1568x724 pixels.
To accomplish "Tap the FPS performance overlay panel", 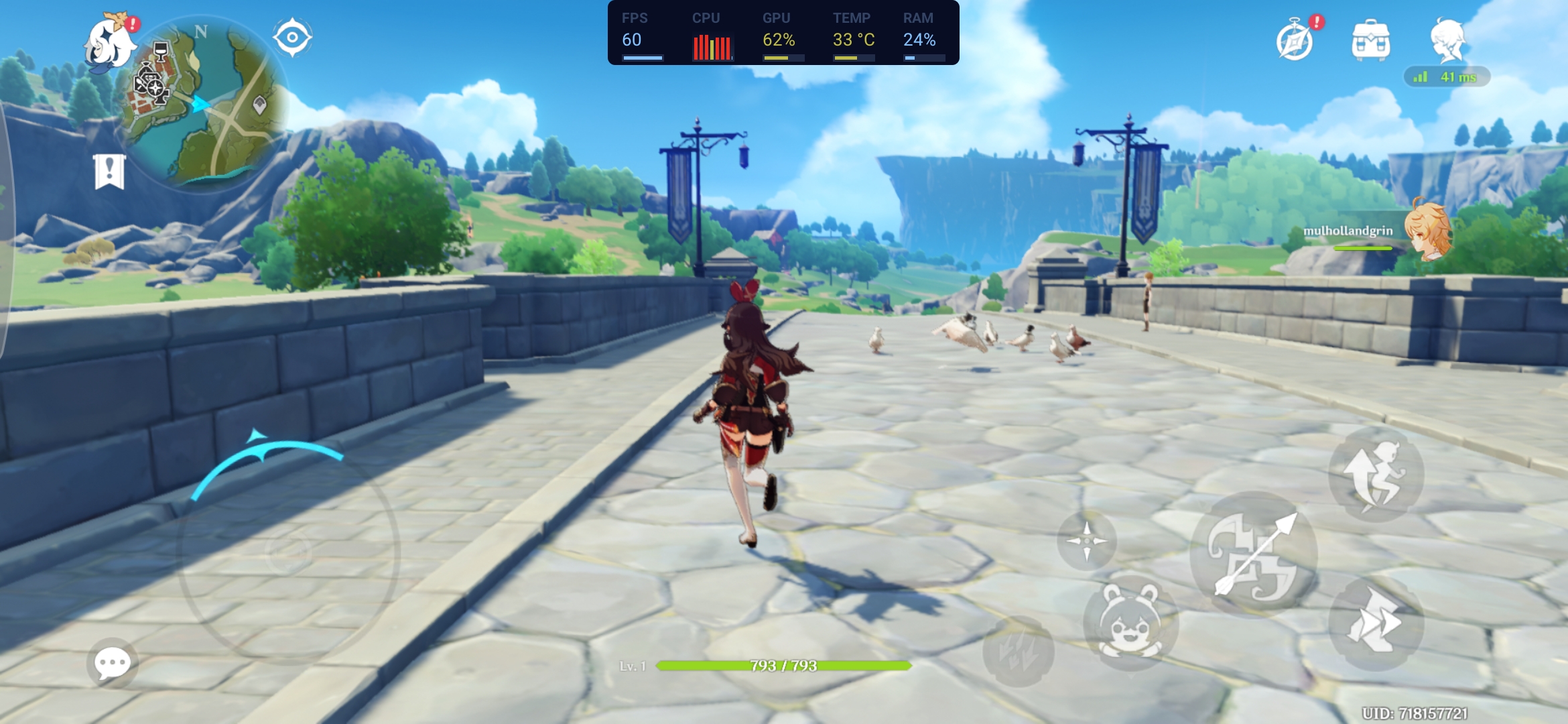I will 783,33.
